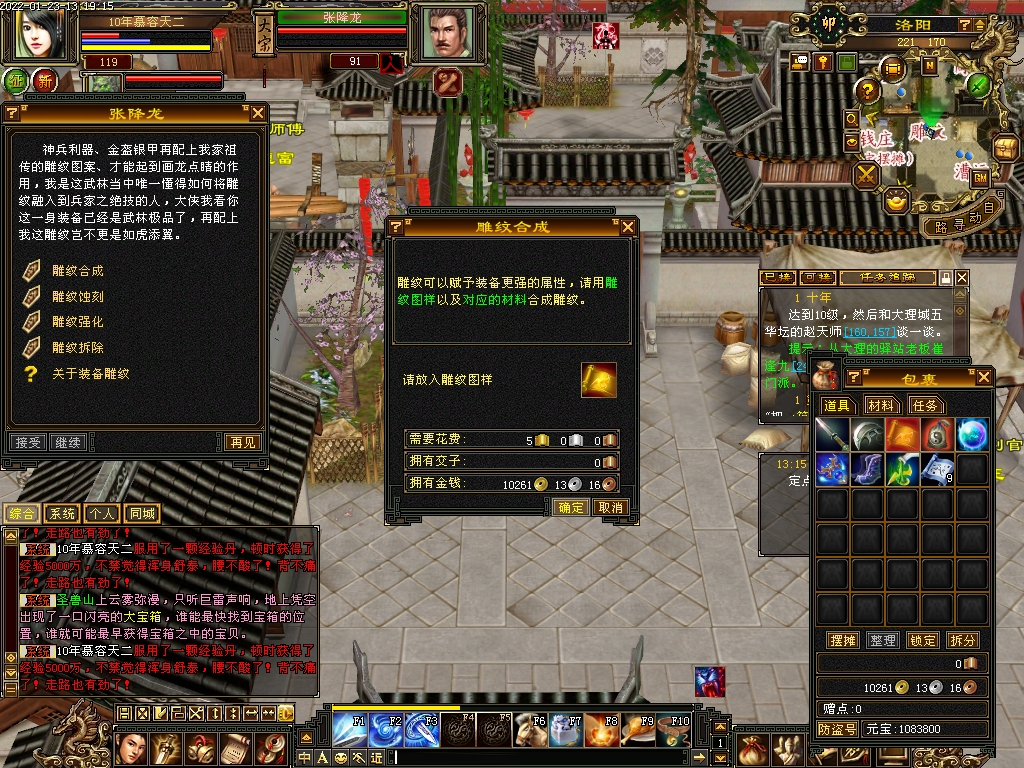Open the 任务 tab in the bag
The image size is (1024, 768).
(925, 405)
